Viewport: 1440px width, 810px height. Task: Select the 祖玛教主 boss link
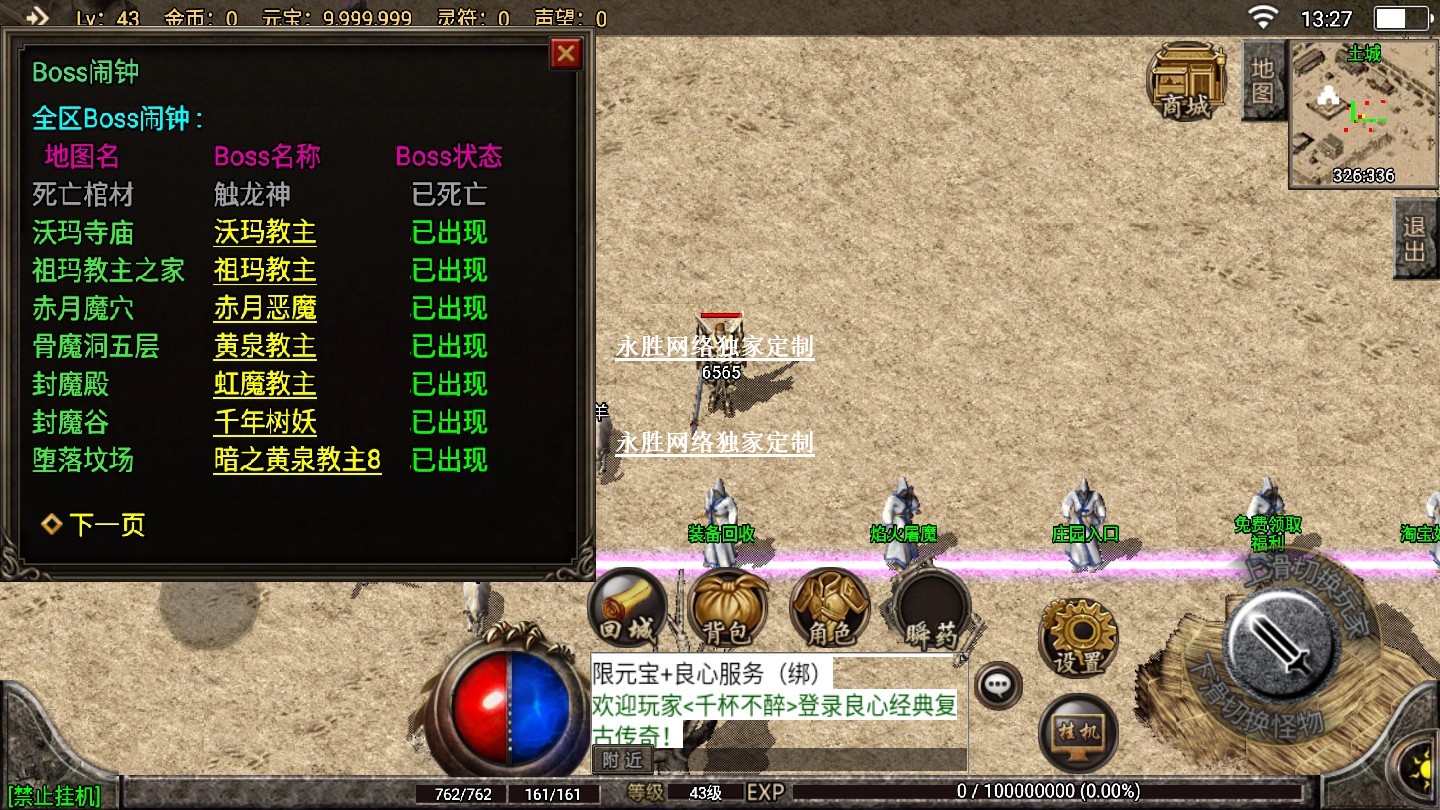coord(265,271)
